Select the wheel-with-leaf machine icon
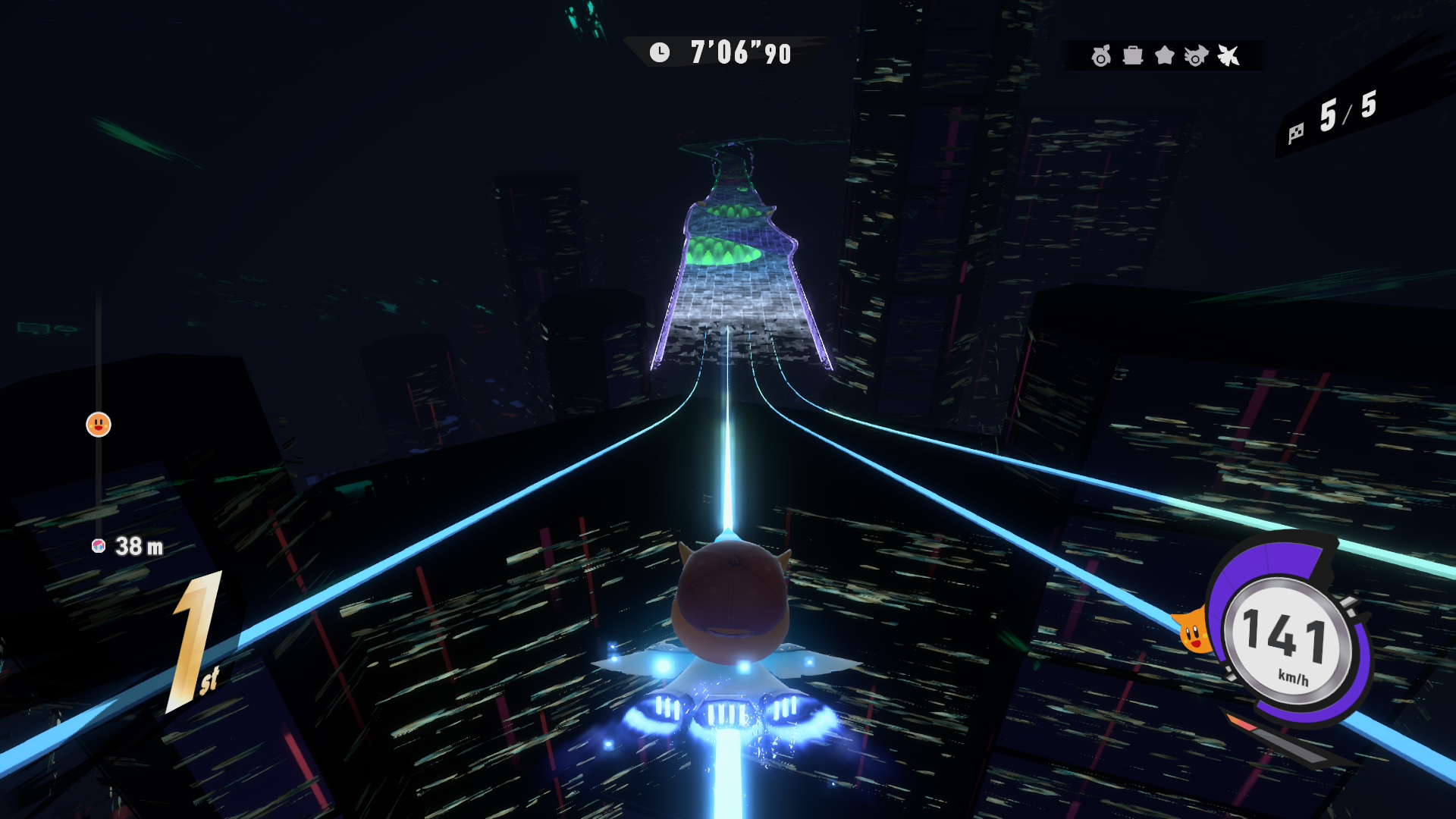Viewport: 1456px width, 819px height. 1100,55
